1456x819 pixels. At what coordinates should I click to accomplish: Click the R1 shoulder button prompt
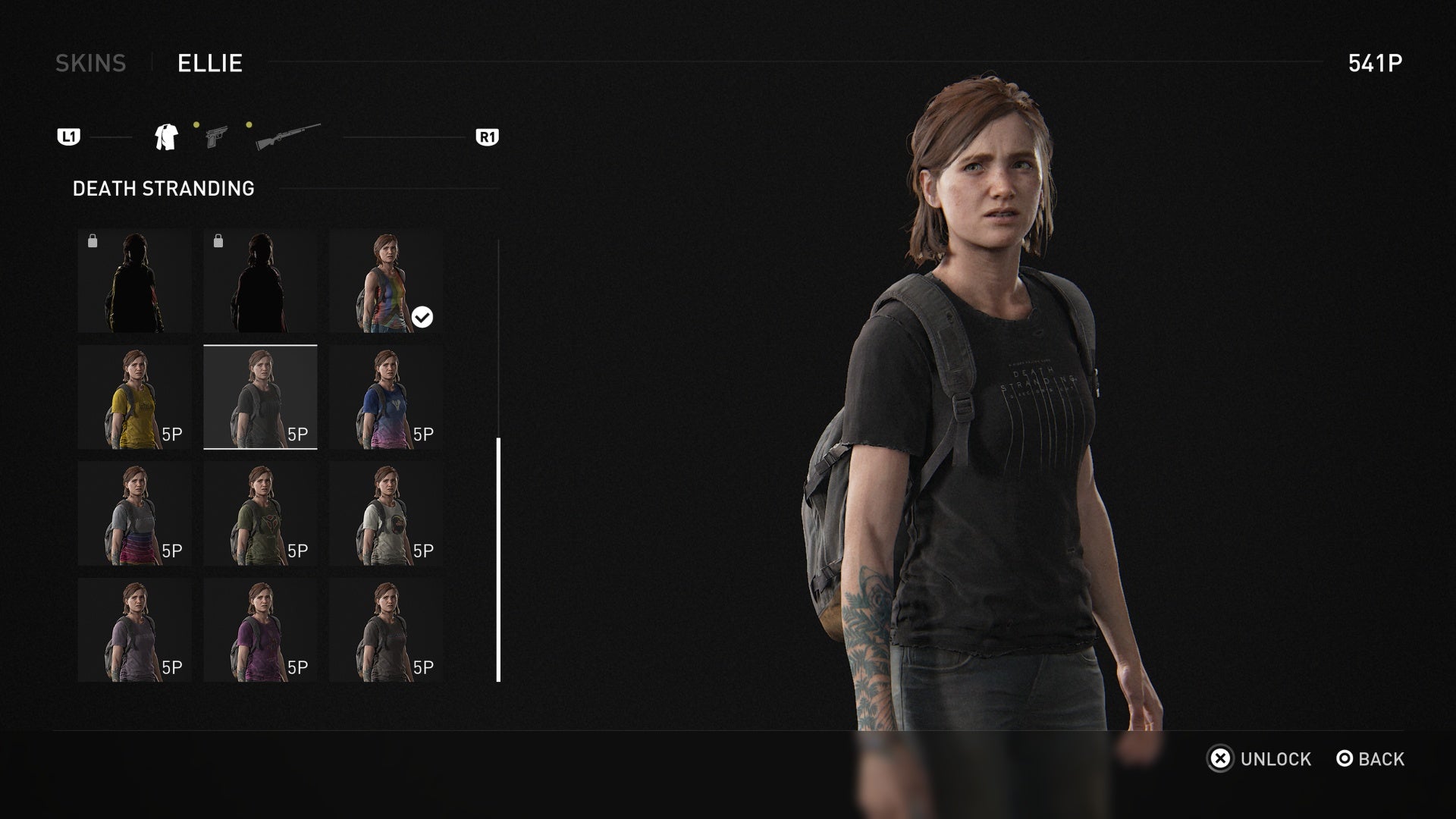click(x=488, y=136)
